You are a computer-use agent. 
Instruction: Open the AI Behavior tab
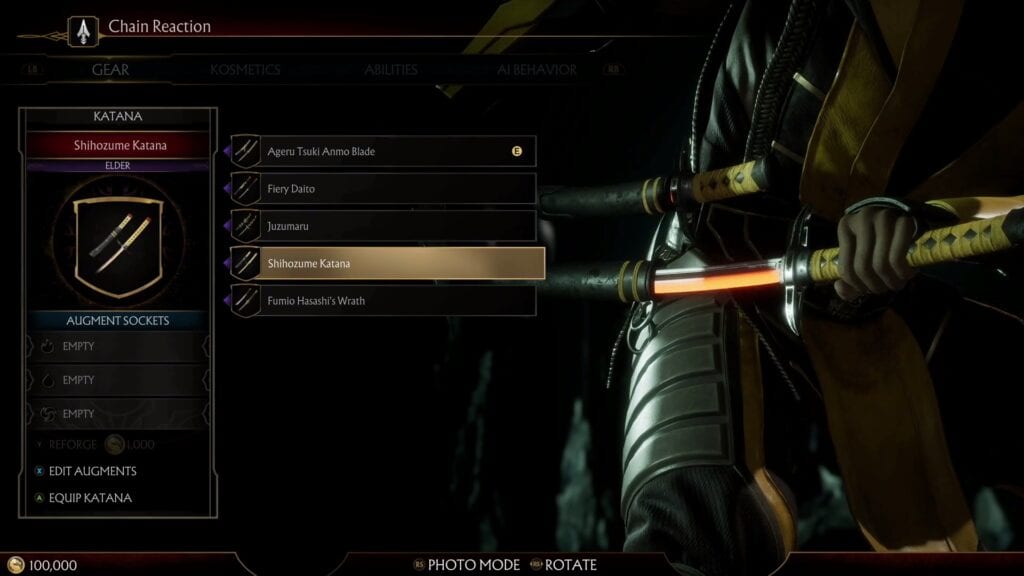[x=536, y=70]
